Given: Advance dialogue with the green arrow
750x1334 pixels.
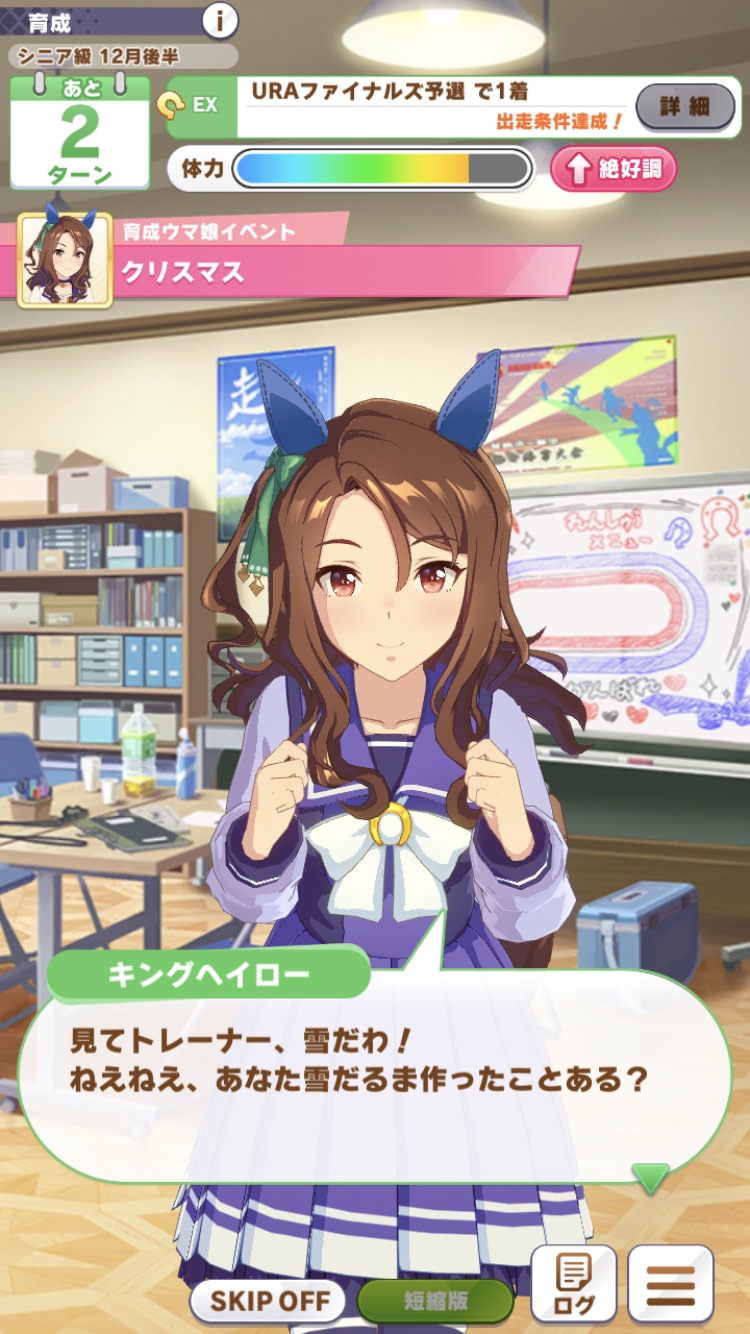Looking at the screenshot, I should (650, 1177).
